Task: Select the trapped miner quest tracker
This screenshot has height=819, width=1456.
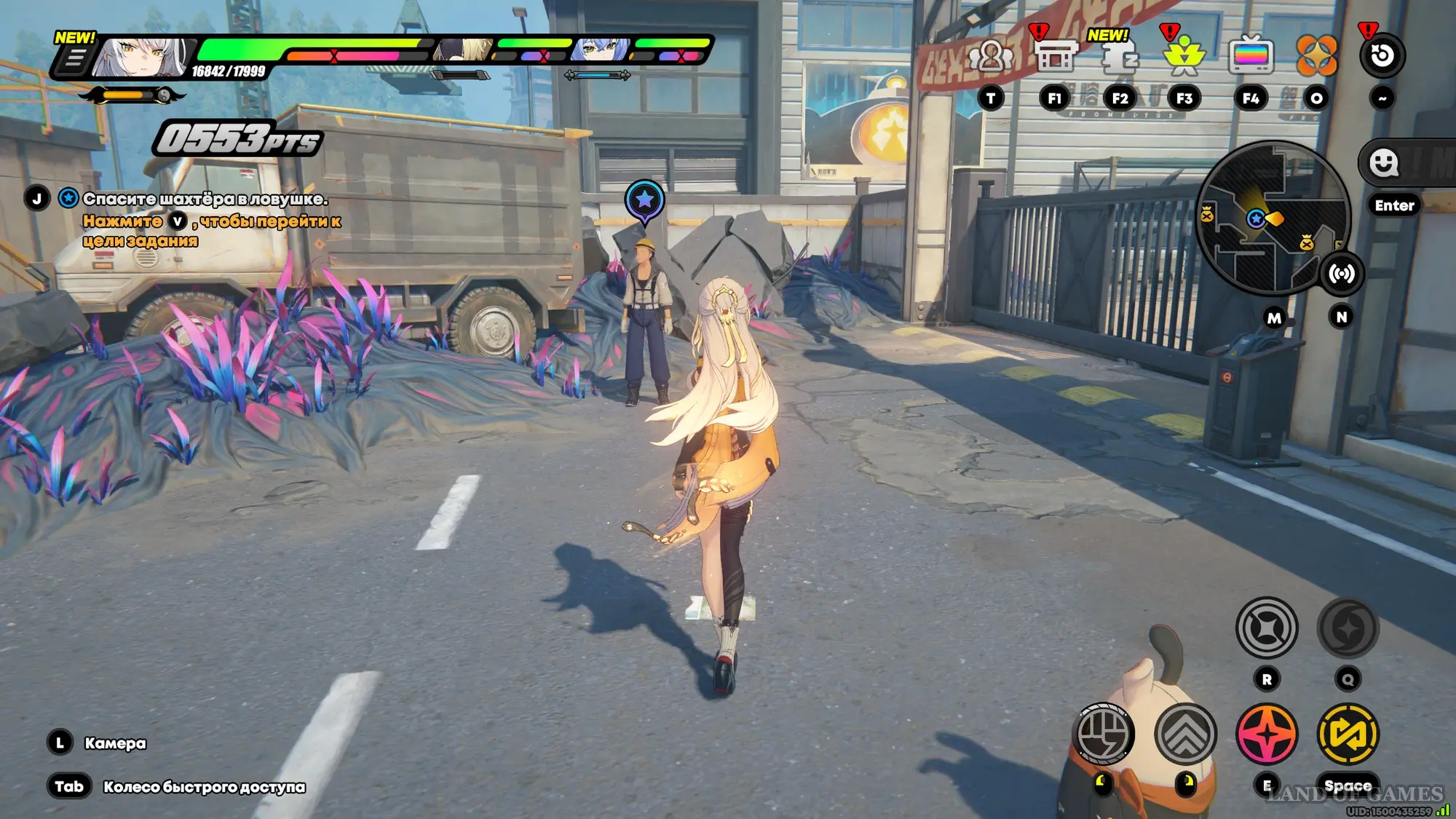Action: 204,199
